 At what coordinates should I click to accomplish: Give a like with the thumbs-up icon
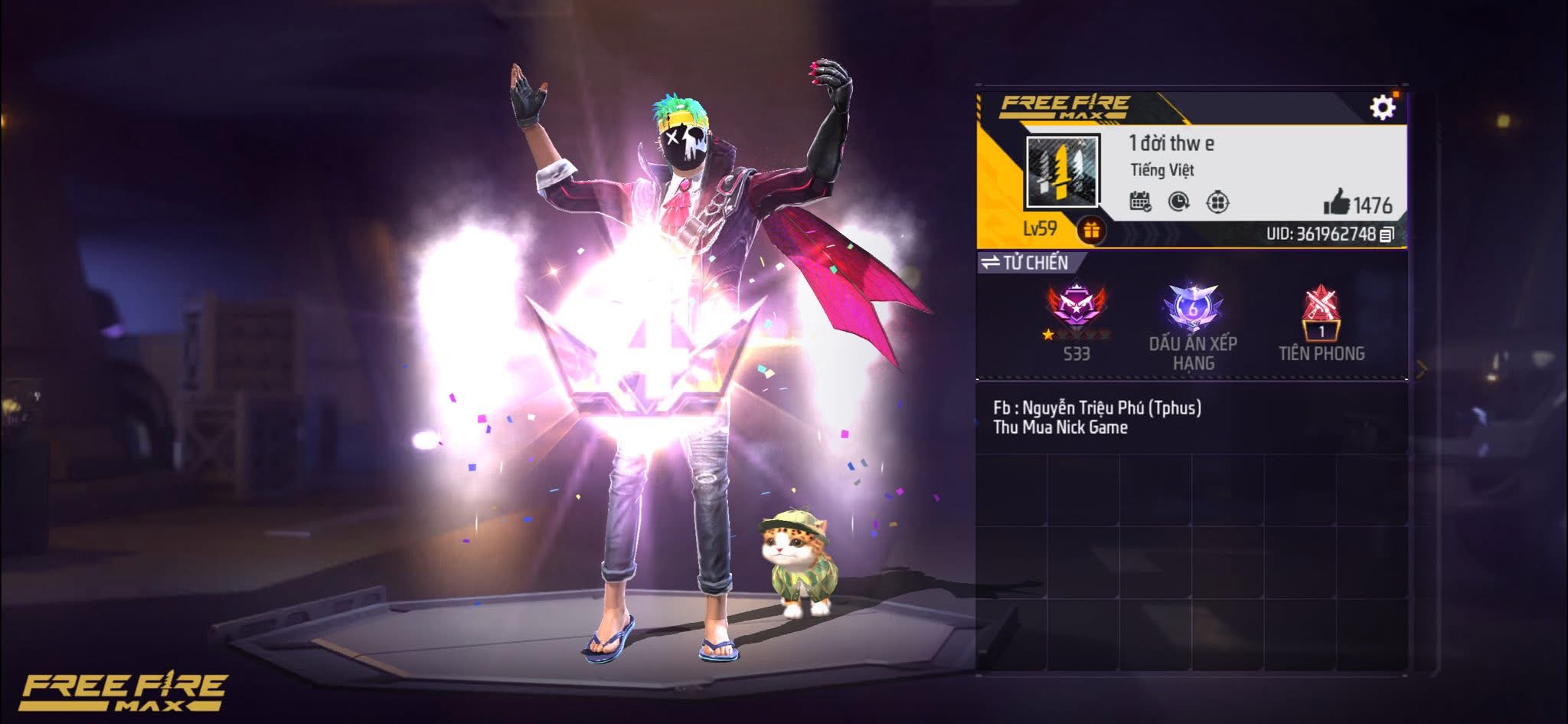click(1337, 204)
